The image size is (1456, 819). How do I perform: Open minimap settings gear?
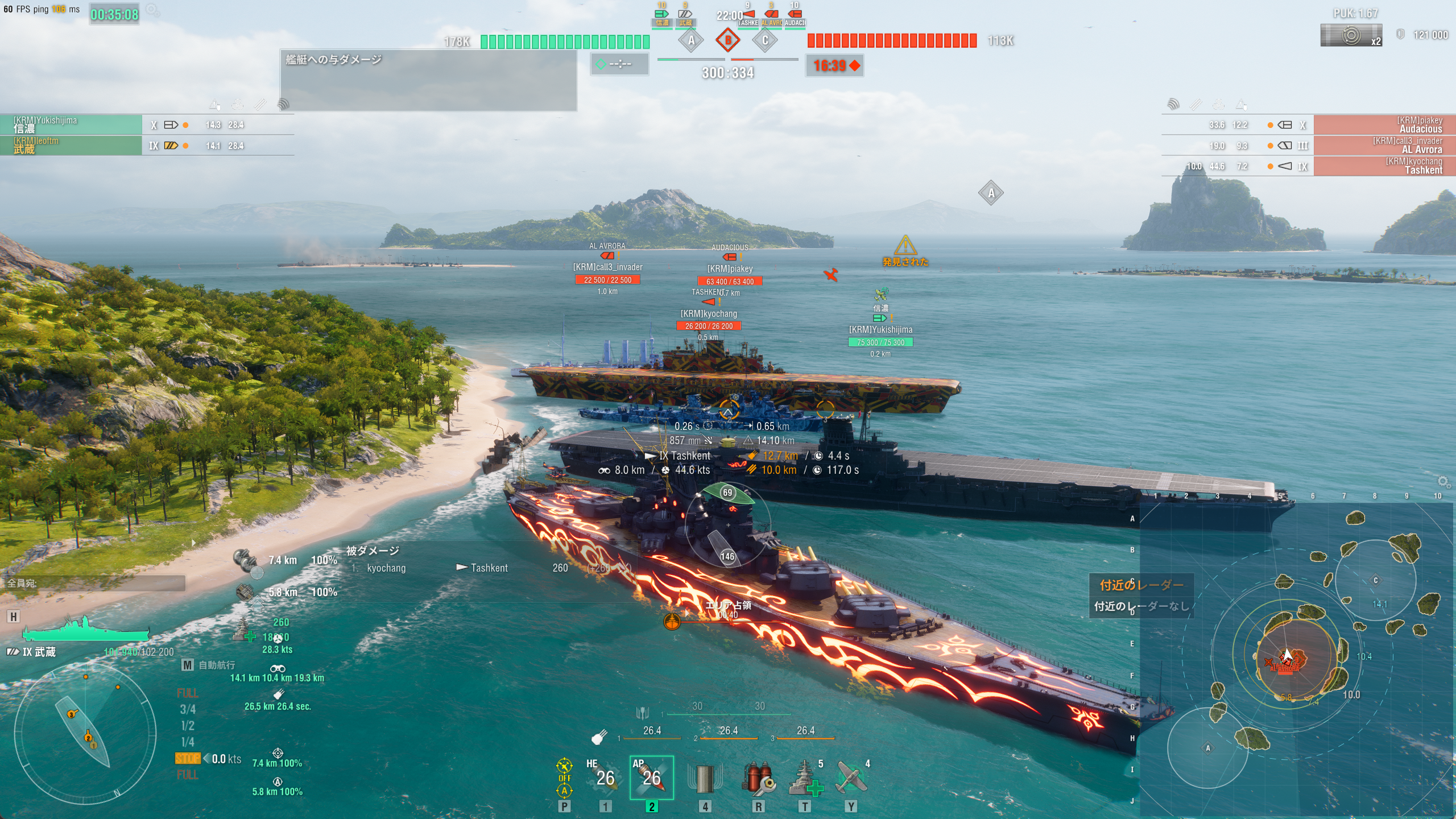(x=1443, y=482)
